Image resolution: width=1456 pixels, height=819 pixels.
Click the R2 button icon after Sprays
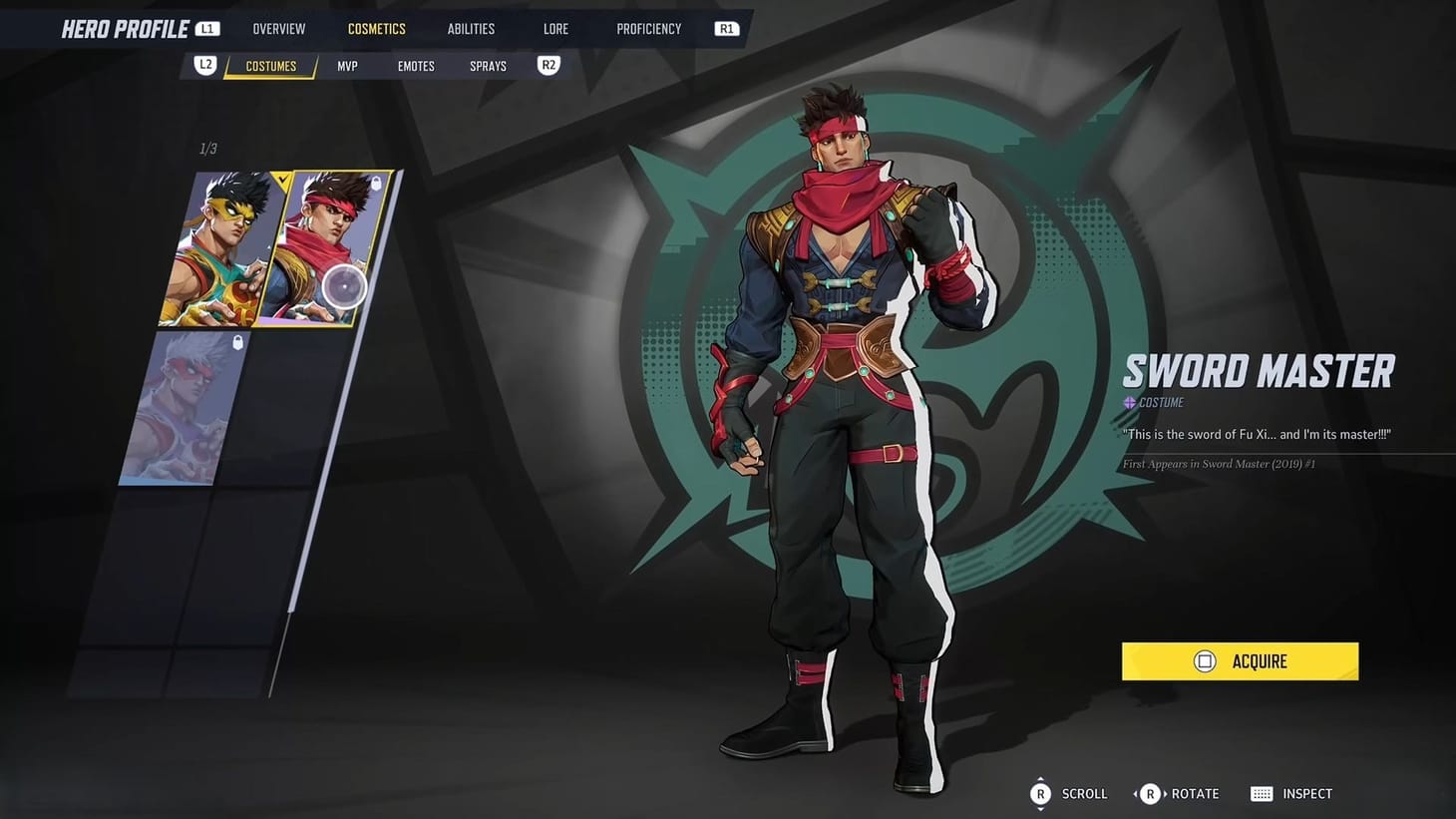[x=547, y=64]
